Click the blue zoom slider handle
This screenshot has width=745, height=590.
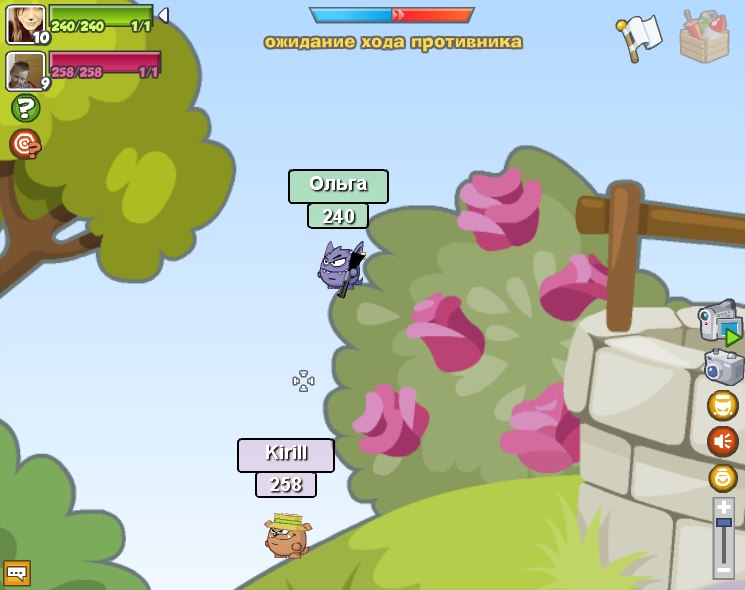point(724,523)
